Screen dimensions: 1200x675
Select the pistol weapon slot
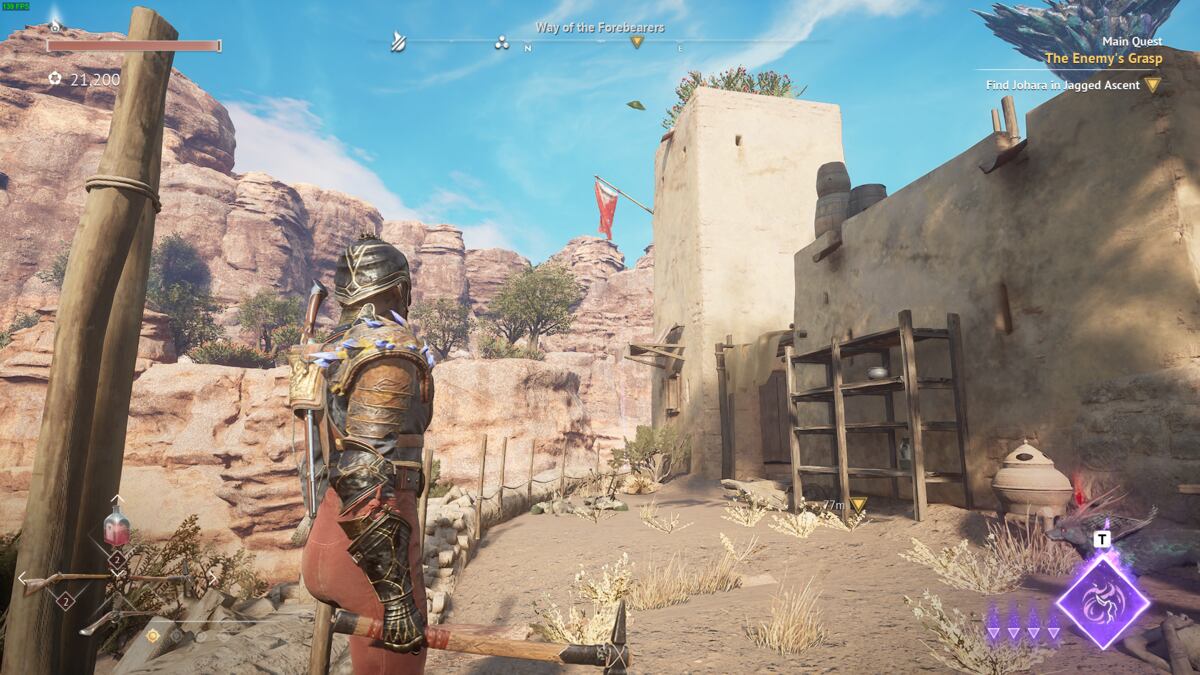pos(100,622)
